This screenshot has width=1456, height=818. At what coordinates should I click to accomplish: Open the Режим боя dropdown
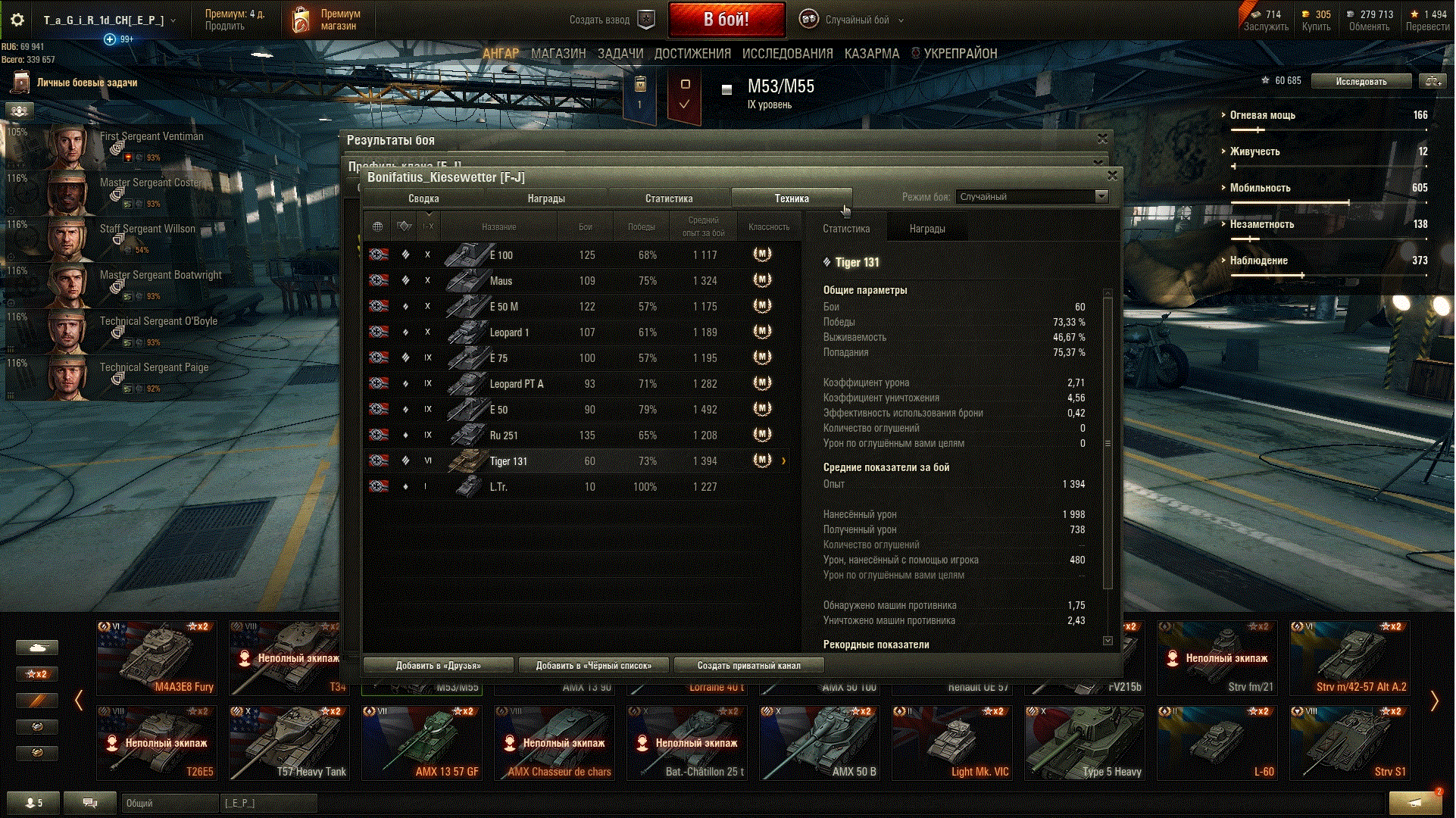[1032, 197]
